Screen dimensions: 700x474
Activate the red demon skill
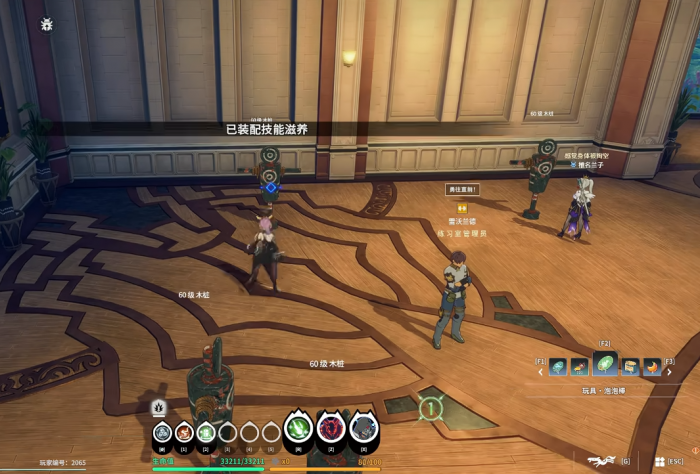click(x=331, y=430)
